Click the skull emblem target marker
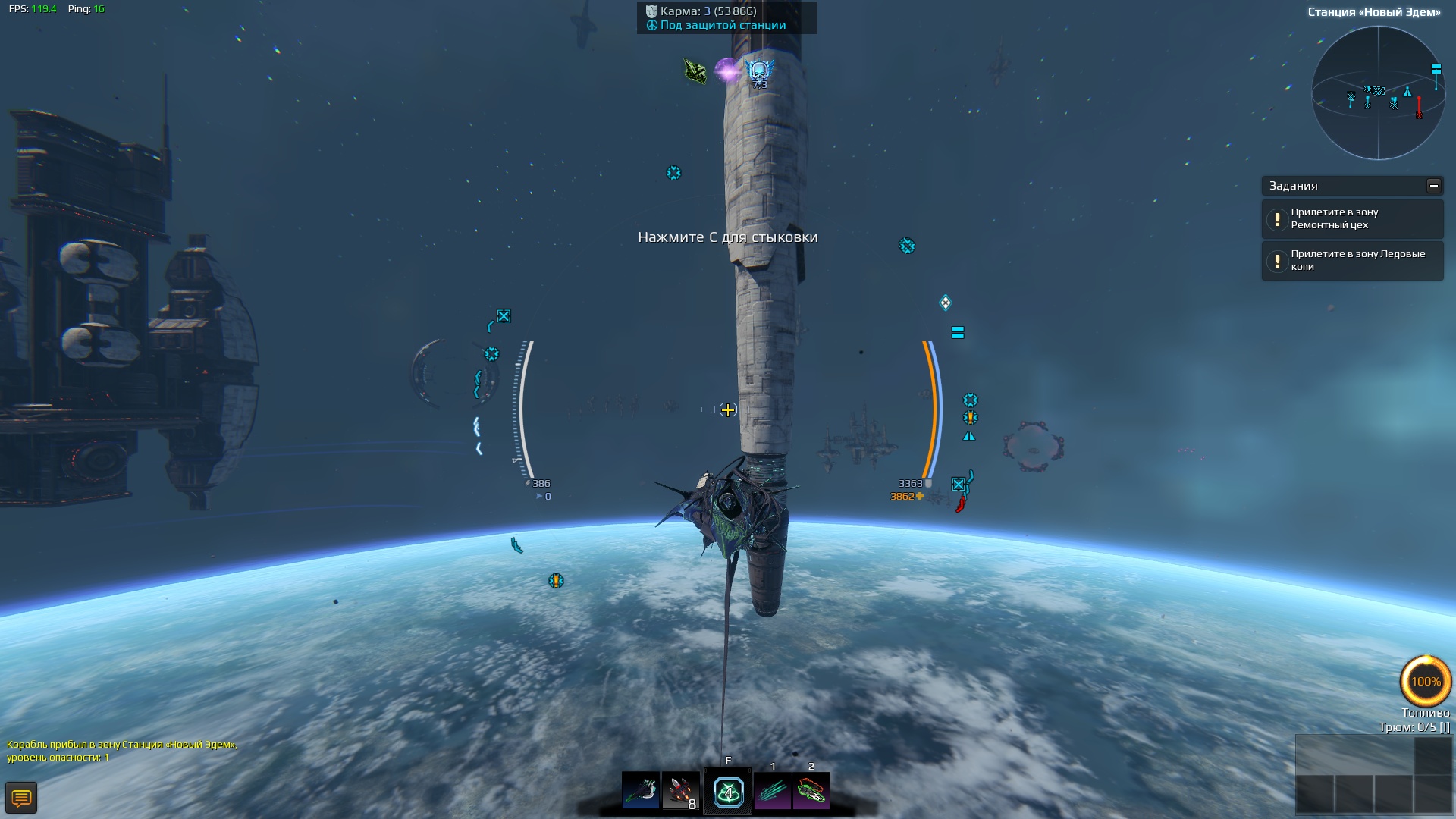 coord(759,72)
